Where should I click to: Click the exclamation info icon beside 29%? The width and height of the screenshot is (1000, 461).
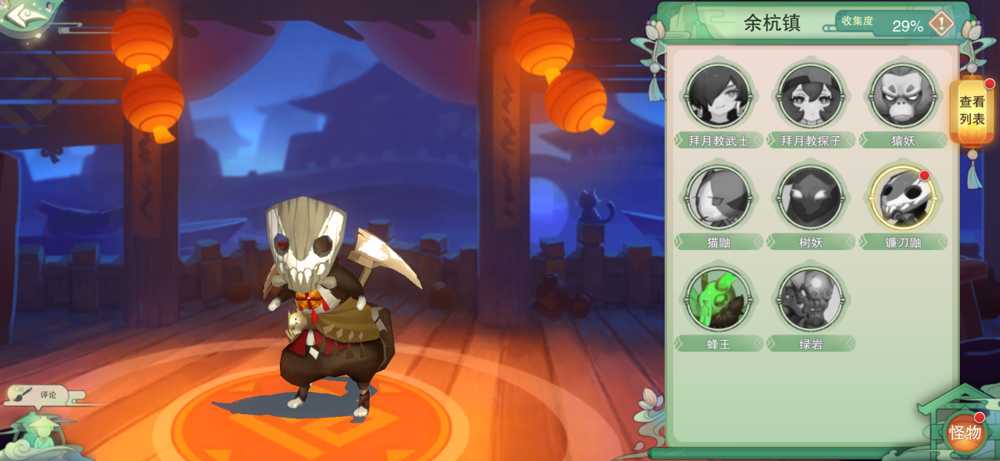point(942,24)
